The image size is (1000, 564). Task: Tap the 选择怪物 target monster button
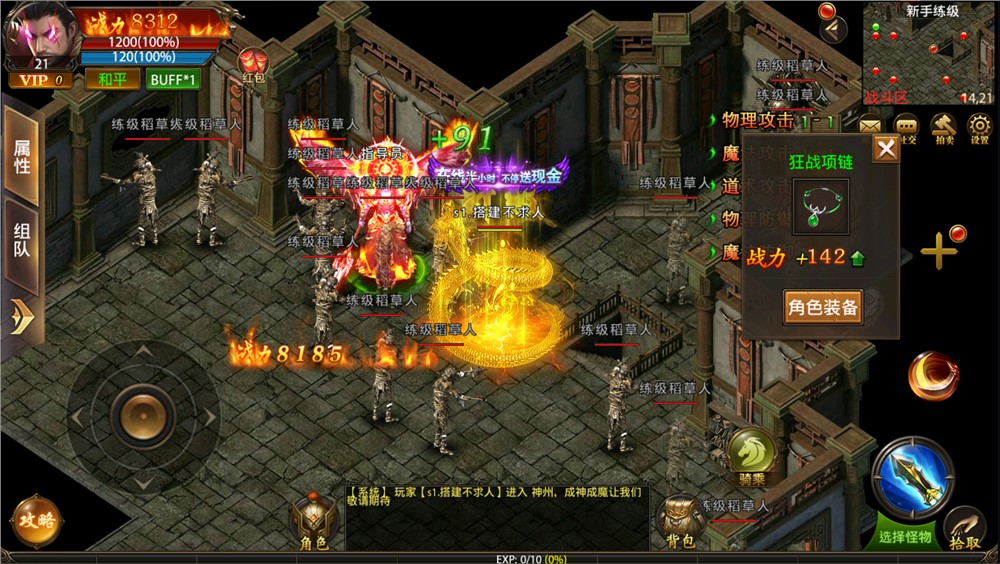906,482
